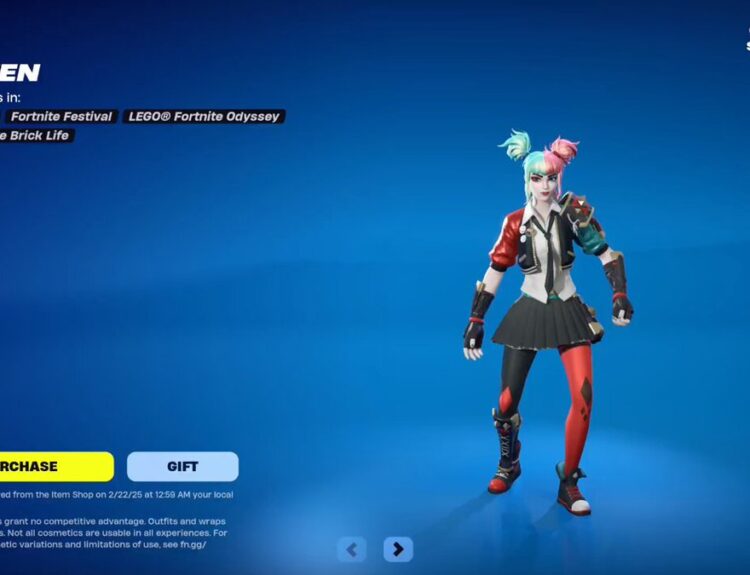
Task: Go to previous item with left arrow
Action: pos(351,549)
